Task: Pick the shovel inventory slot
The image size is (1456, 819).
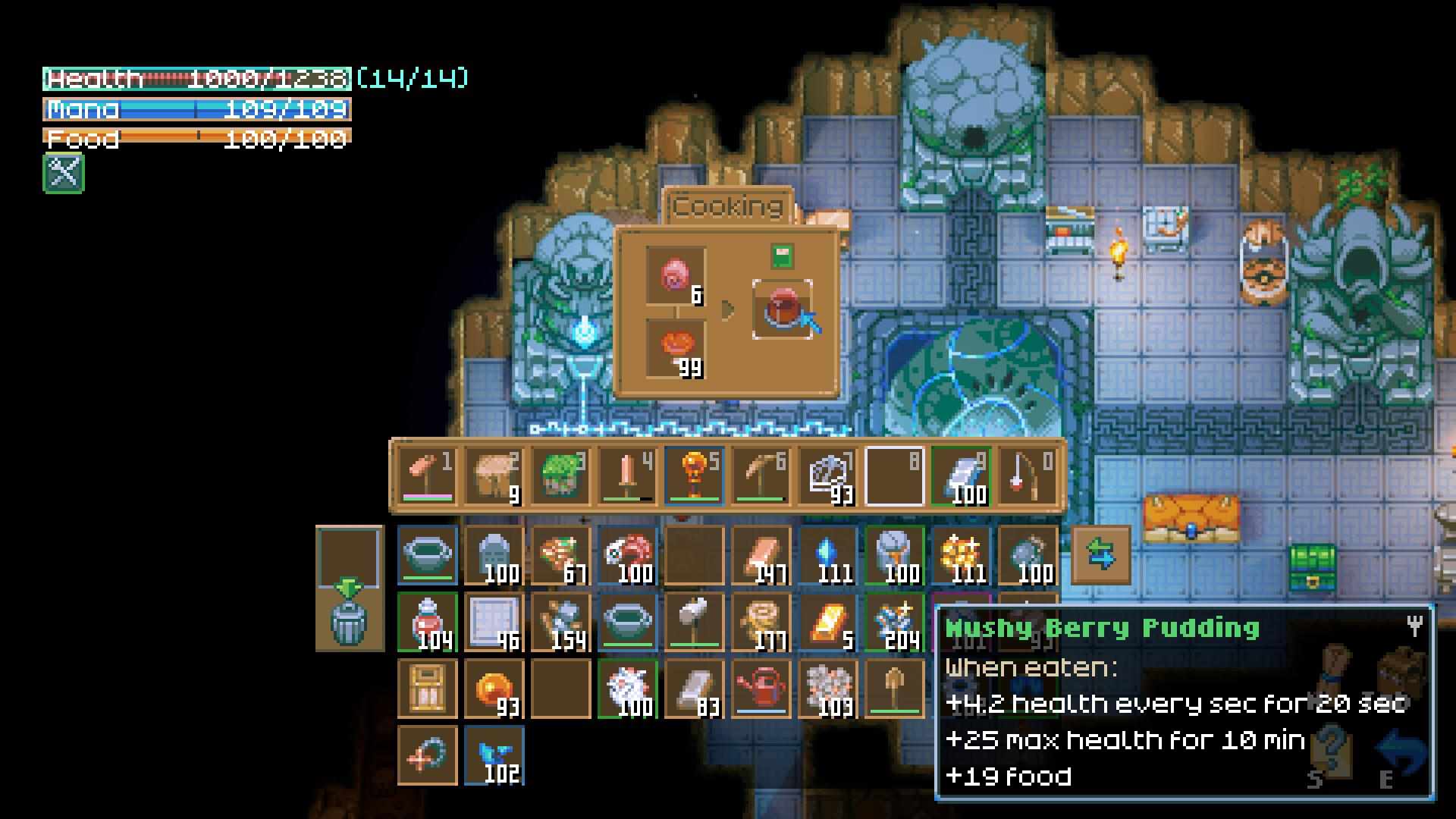Action: pos(894,689)
